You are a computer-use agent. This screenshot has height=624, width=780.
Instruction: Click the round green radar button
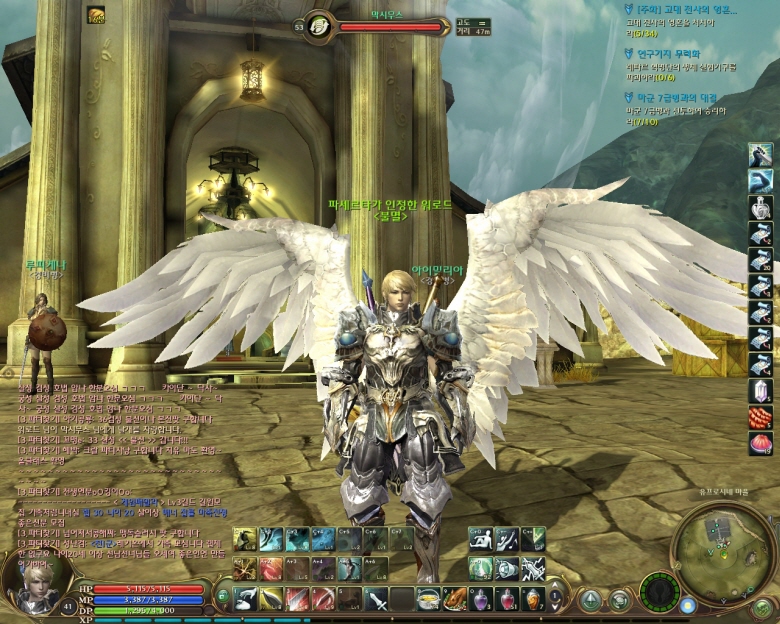coord(659,592)
